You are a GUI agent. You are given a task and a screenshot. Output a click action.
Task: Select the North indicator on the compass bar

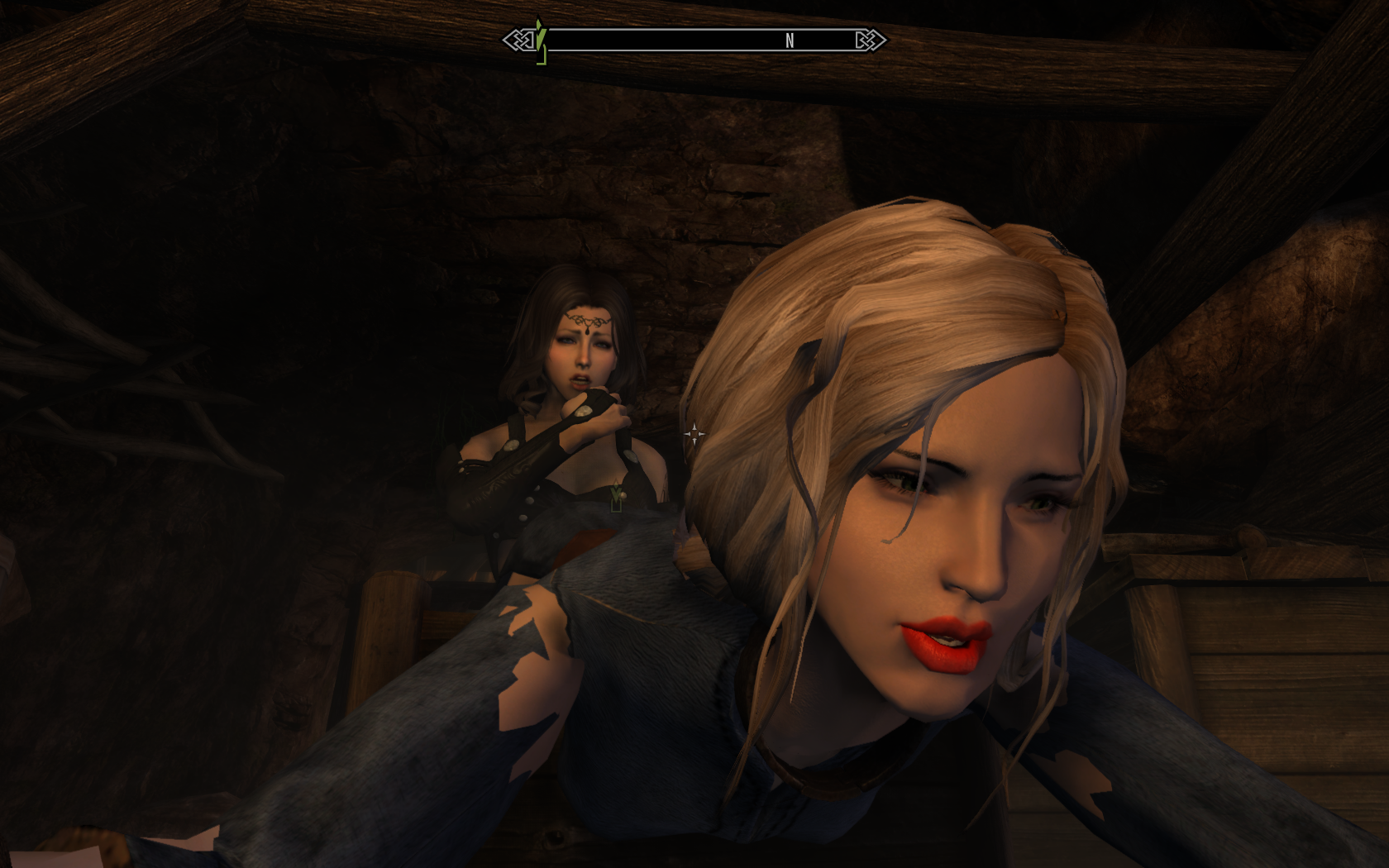(790, 41)
